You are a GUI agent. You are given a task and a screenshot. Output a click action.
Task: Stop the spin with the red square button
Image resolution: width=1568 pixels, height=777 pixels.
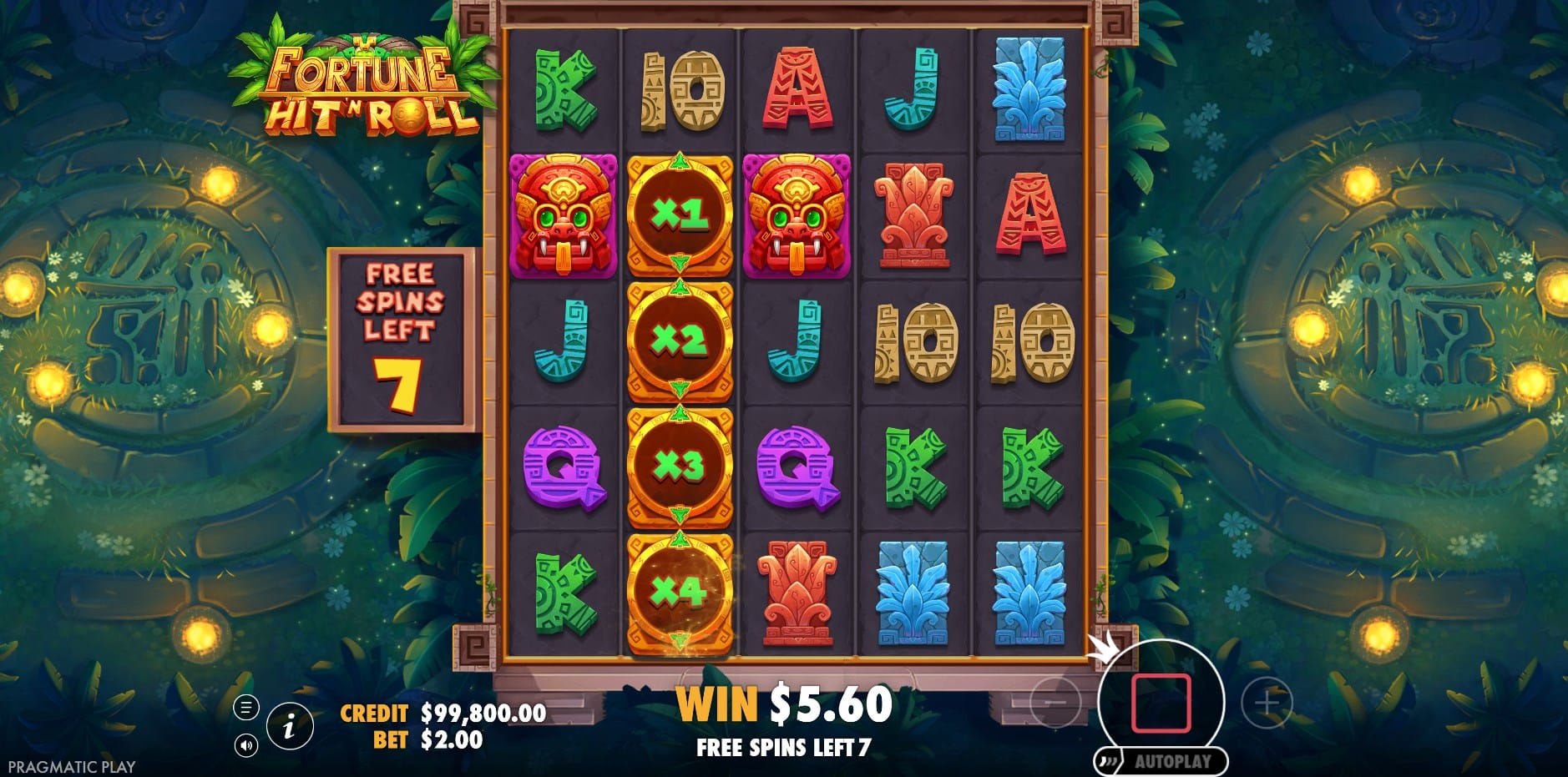(x=1160, y=703)
